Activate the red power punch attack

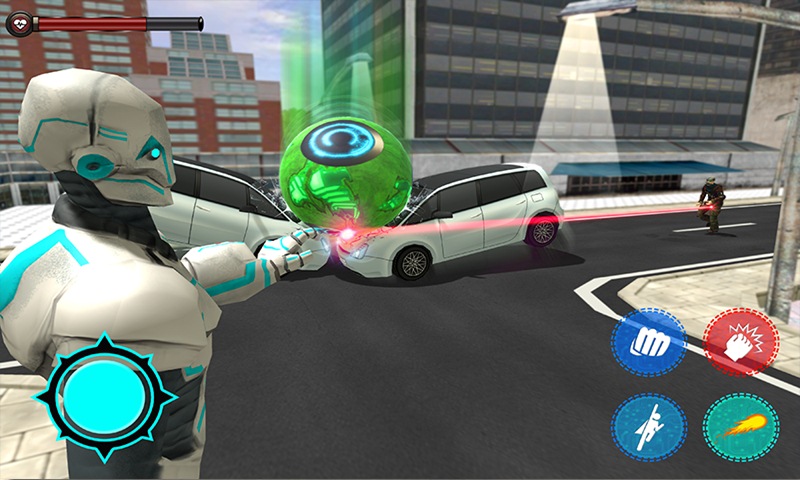pos(741,342)
